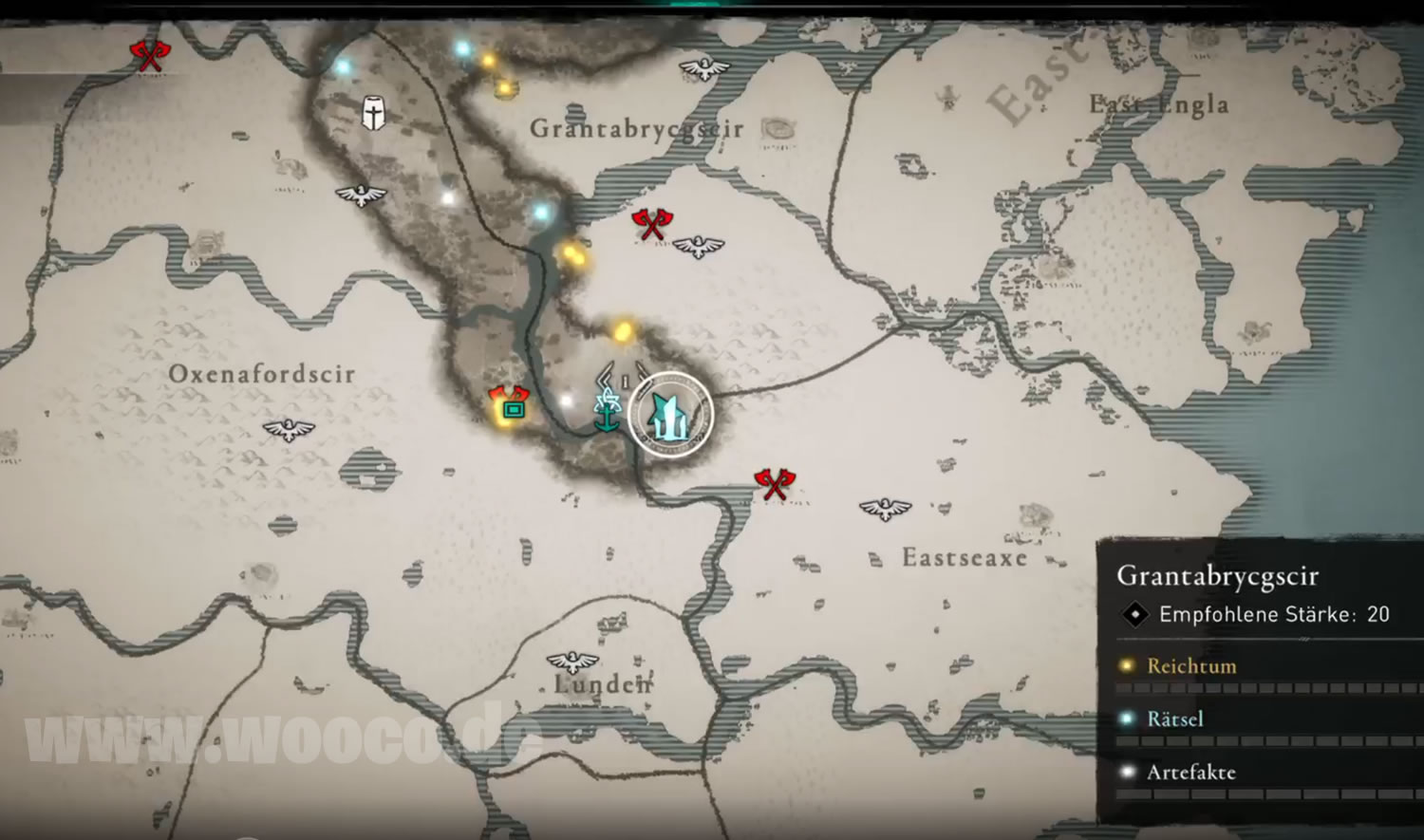Viewport: 1424px width, 840px height.
Task: Select the Artefakte legend entry
Action: (1191, 773)
